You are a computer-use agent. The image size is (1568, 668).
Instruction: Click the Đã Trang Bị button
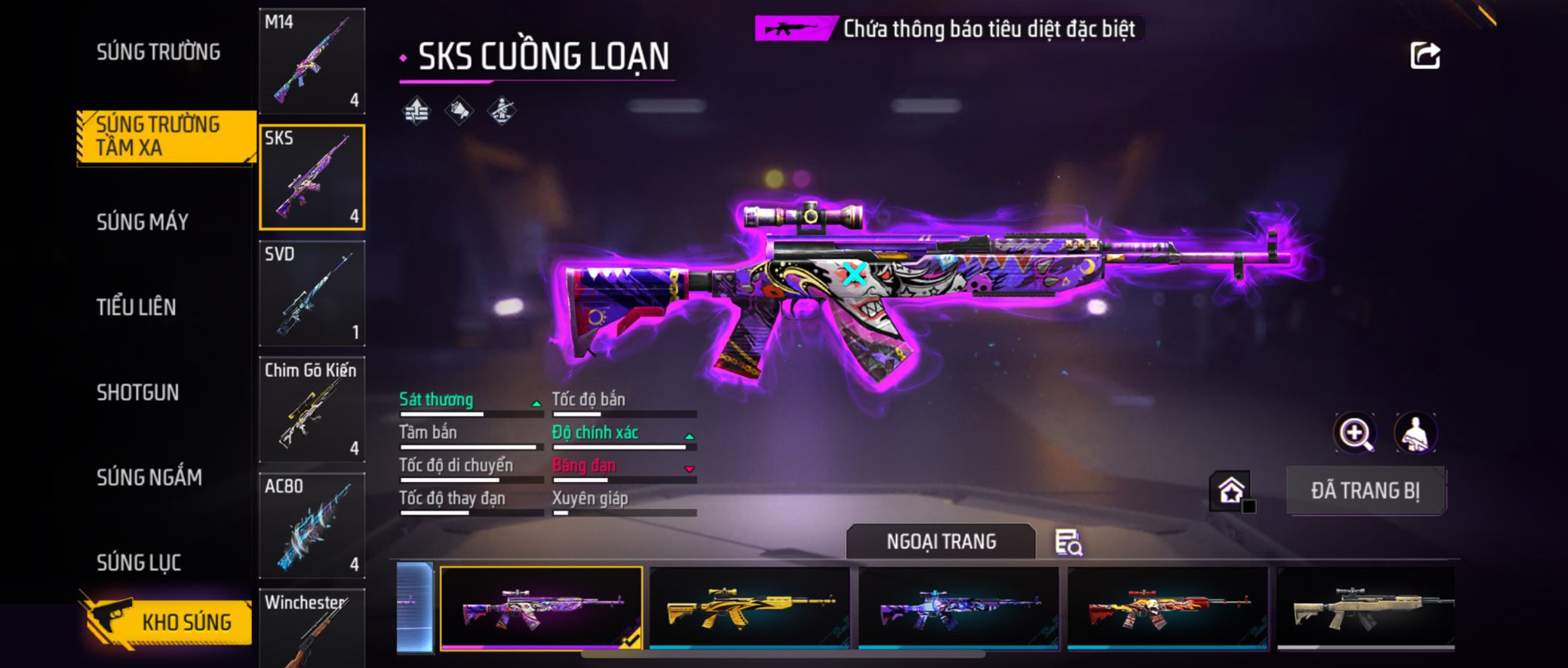pos(1365,490)
